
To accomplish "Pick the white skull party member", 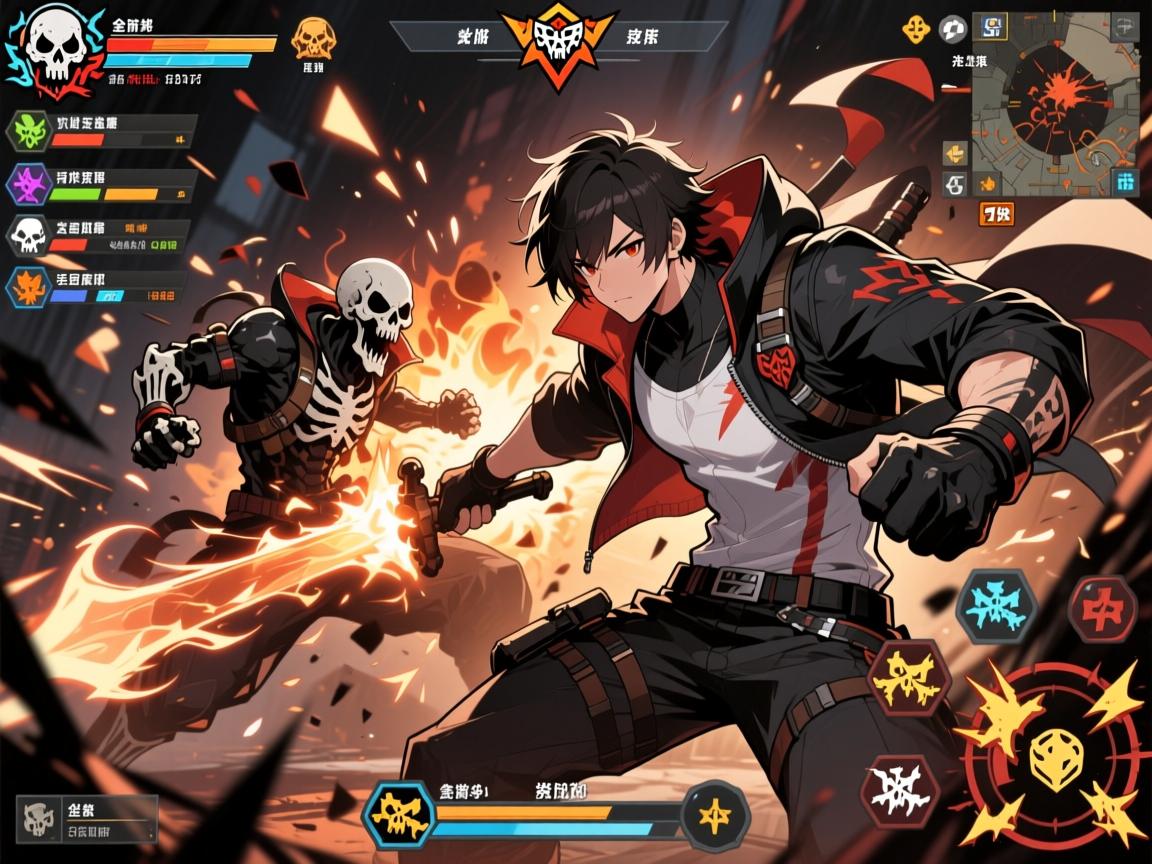I will (x=28, y=236).
